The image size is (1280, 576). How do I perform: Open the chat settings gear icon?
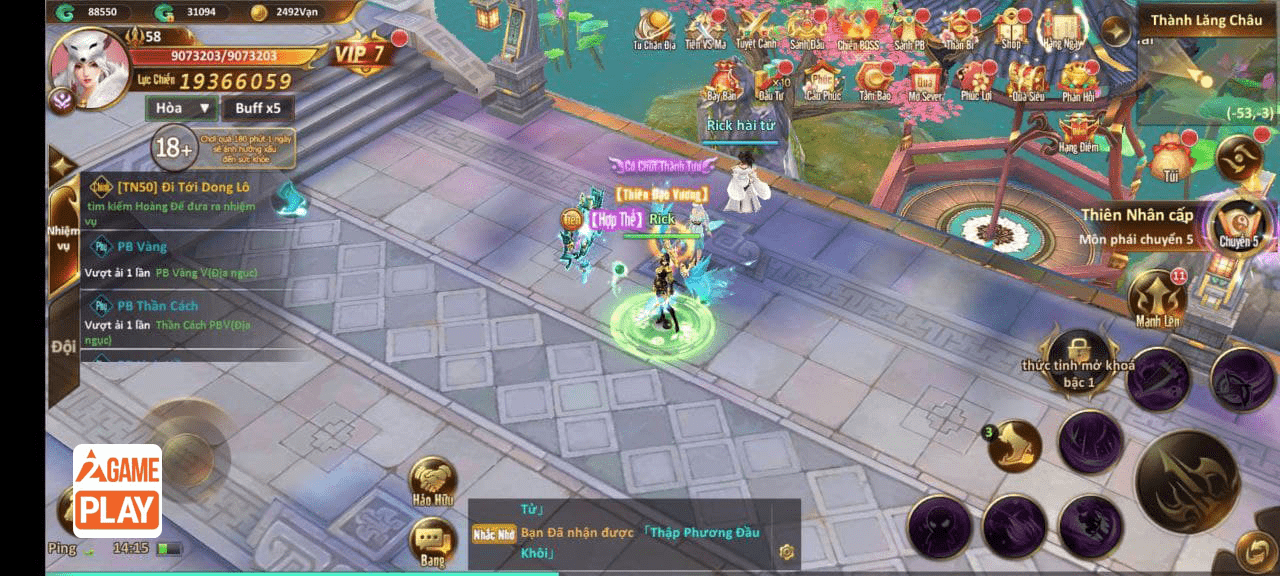[787, 551]
